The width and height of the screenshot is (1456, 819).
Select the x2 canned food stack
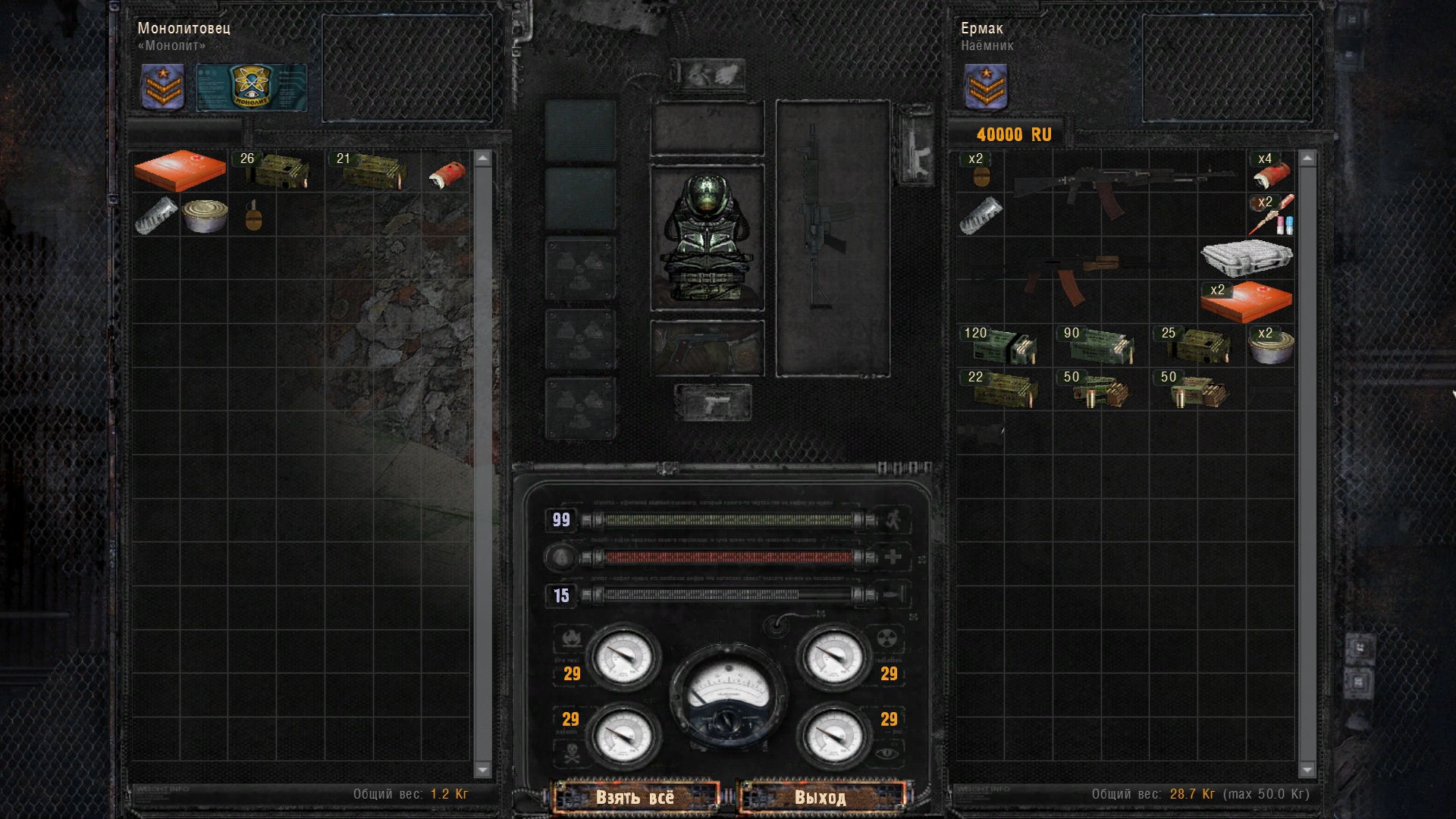point(1271,346)
